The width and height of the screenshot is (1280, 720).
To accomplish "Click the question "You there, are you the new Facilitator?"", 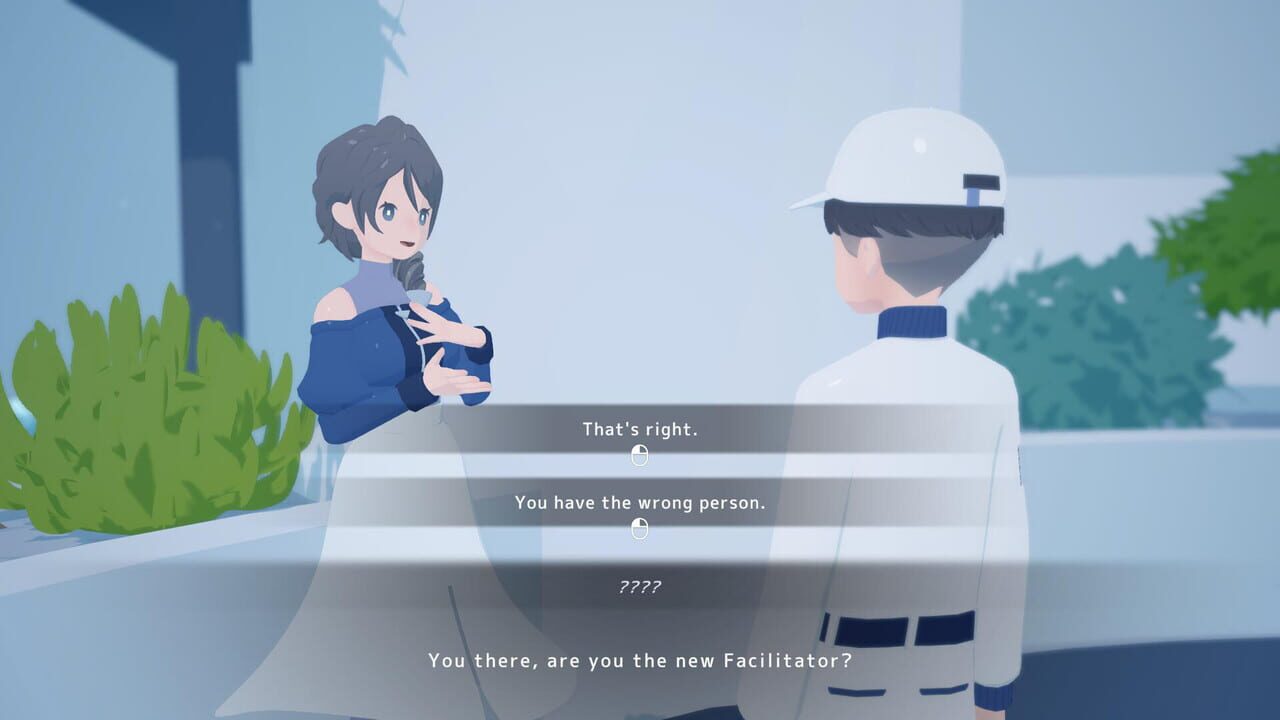I will [640, 661].
